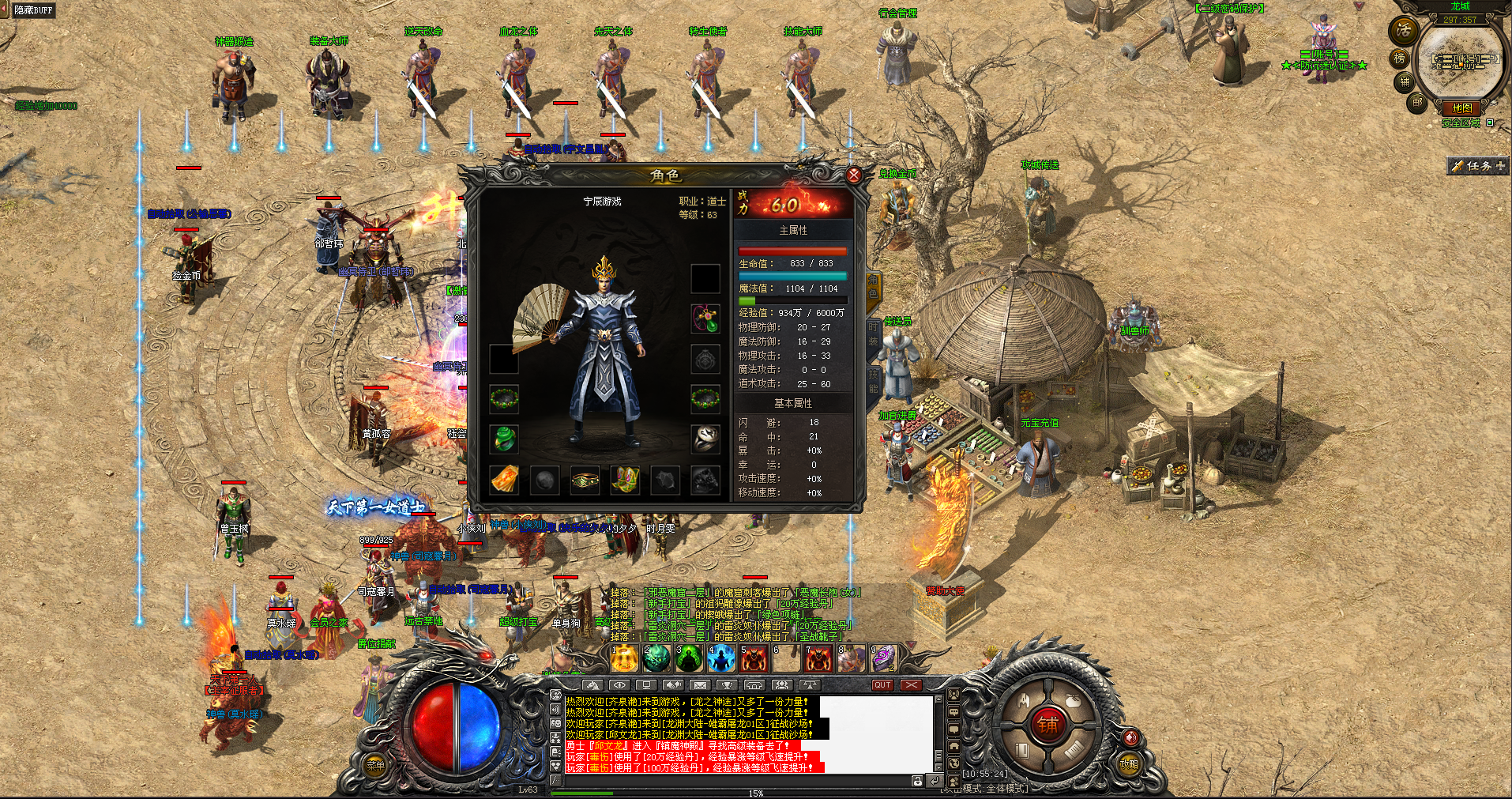The height and width of the screenshot is (799, 1512).
Task: Select the yellow talisman charm slot
Action: (x=504, y=479)
